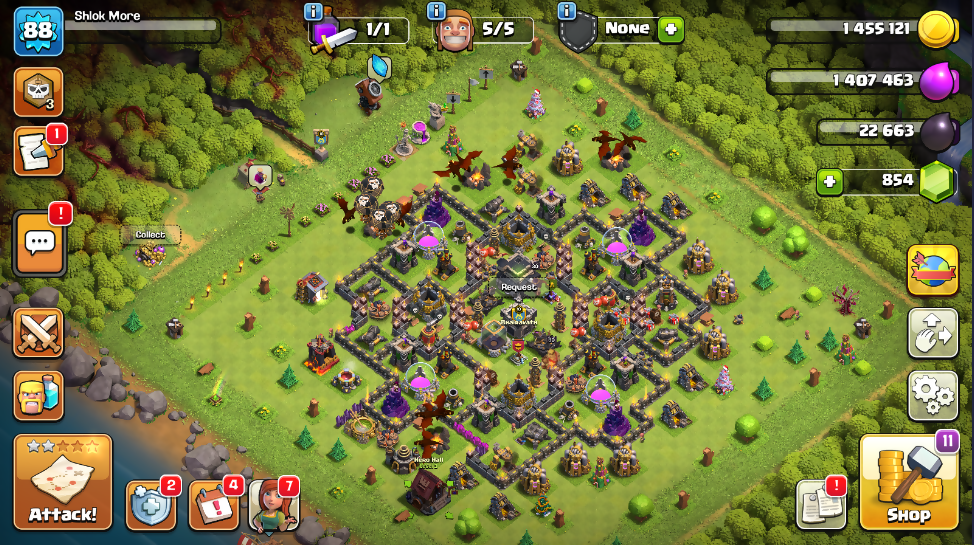Open the calendar events icon

(212, 505)
